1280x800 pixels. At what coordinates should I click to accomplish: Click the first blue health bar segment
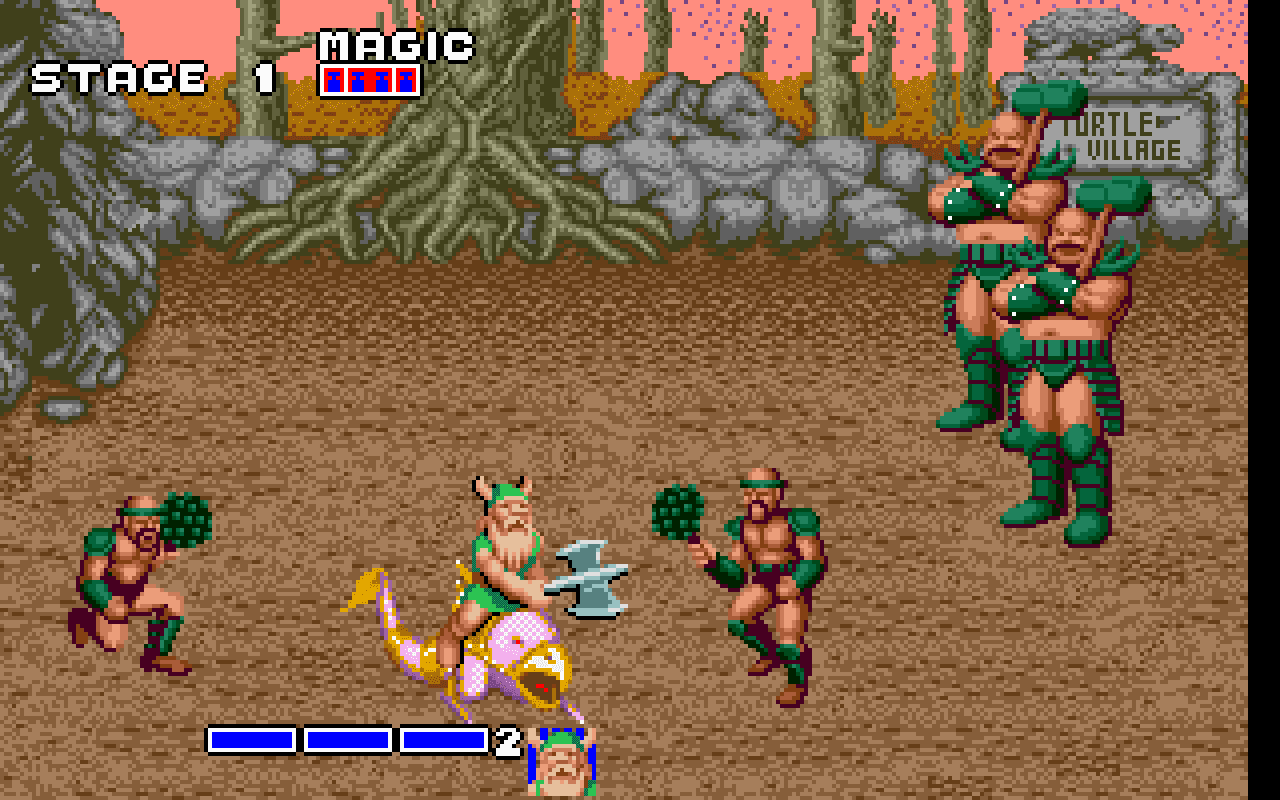[250, 740]
